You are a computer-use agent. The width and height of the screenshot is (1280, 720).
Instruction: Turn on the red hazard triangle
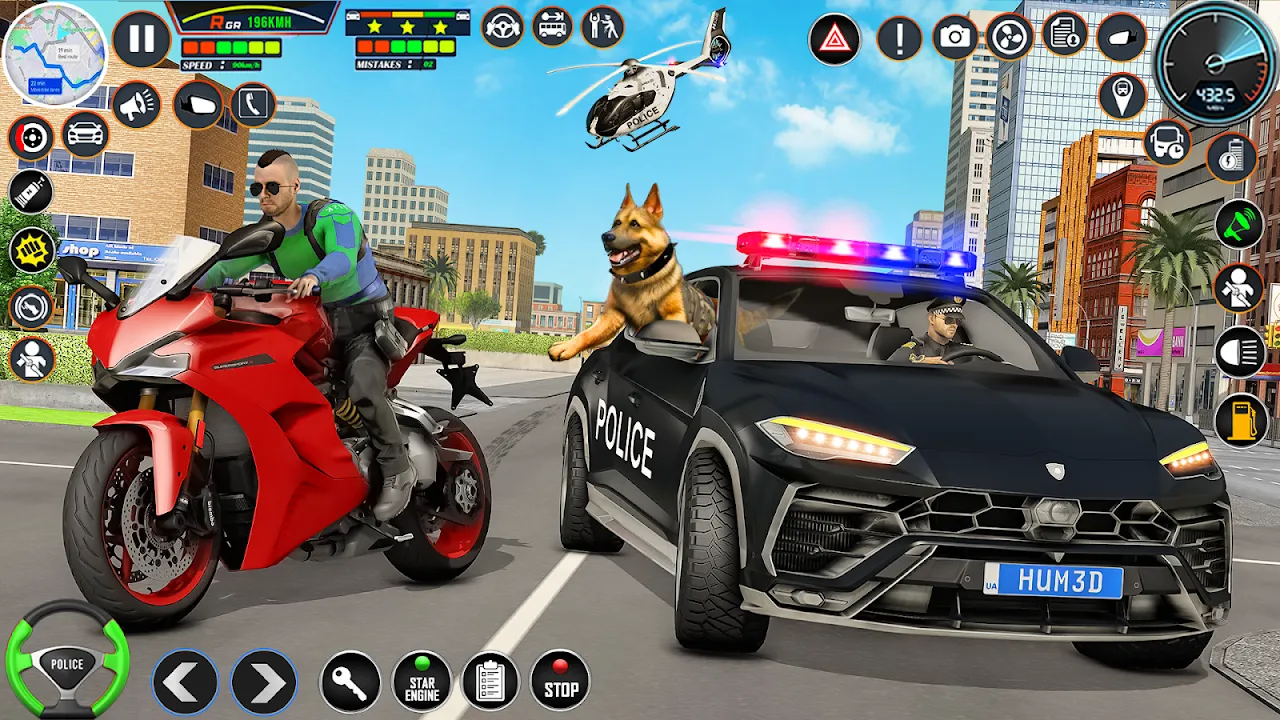(834, 40)
